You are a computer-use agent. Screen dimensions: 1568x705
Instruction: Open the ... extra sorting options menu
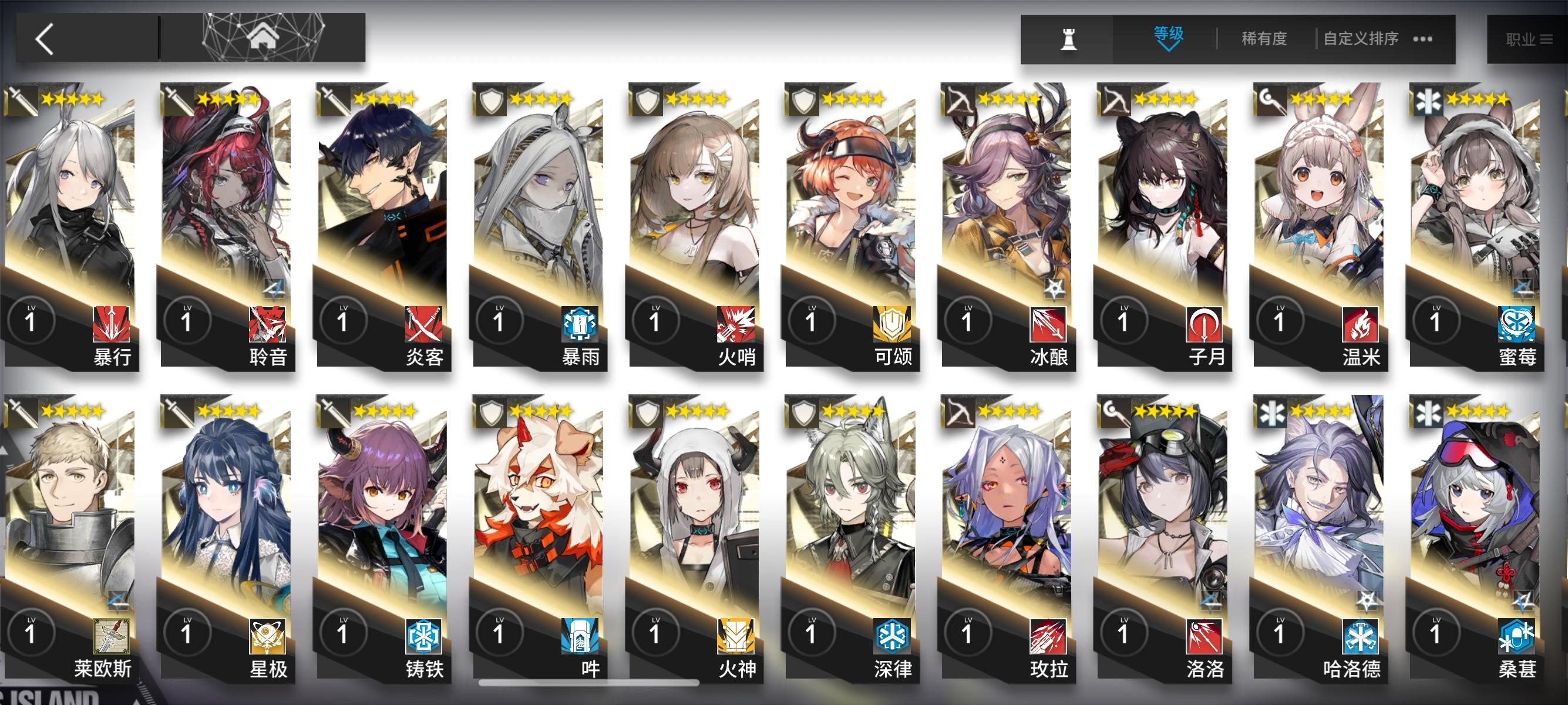pyautogui.click(x=1421, y=38)
